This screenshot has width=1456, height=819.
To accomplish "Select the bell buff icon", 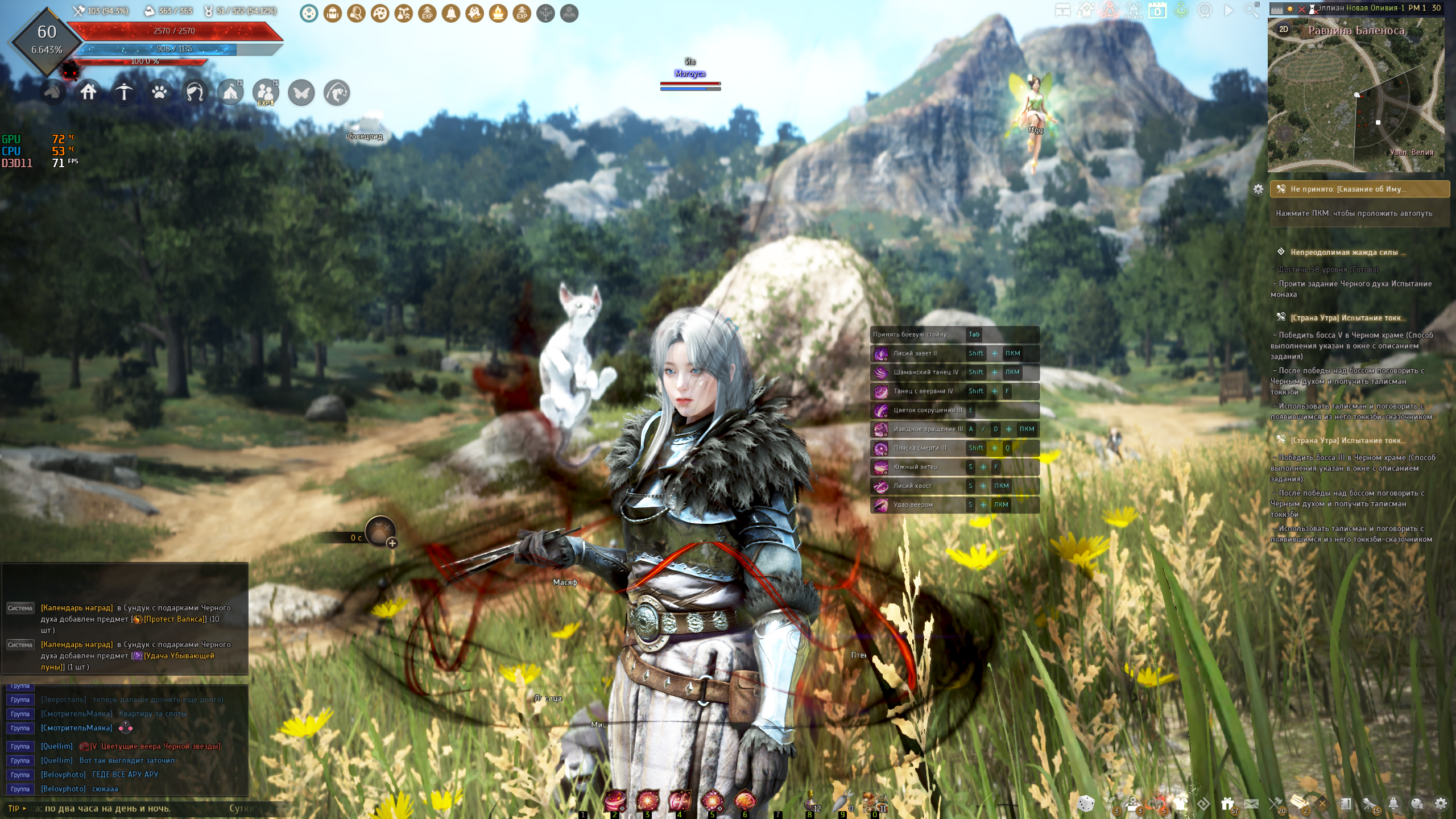I will click(451, 13).
